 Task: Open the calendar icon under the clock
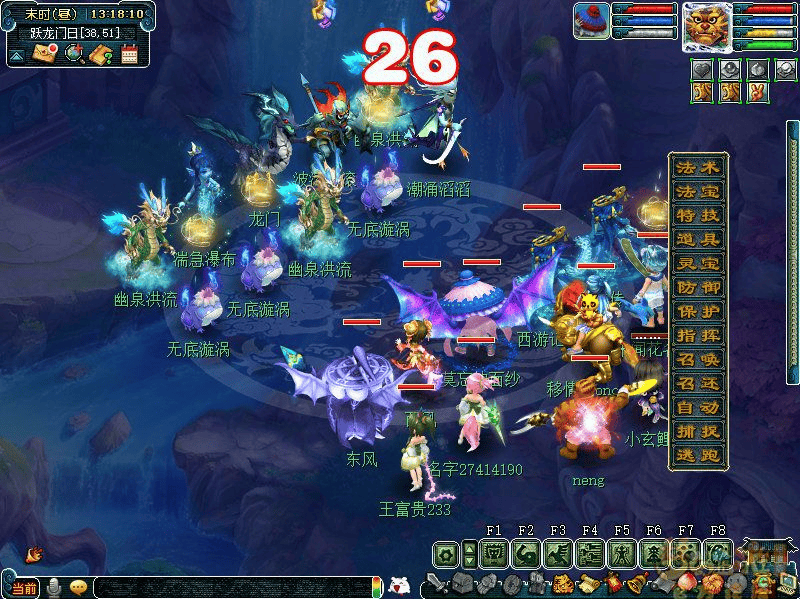(x=129, y=54)
